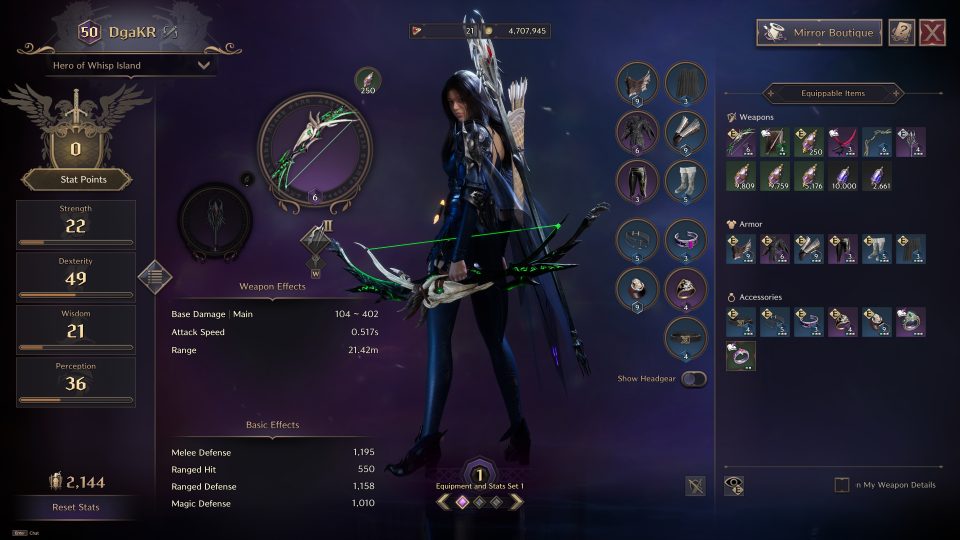
Task: Open the title dropdown Hero of Whisp Island
Action: coord(131,66)
